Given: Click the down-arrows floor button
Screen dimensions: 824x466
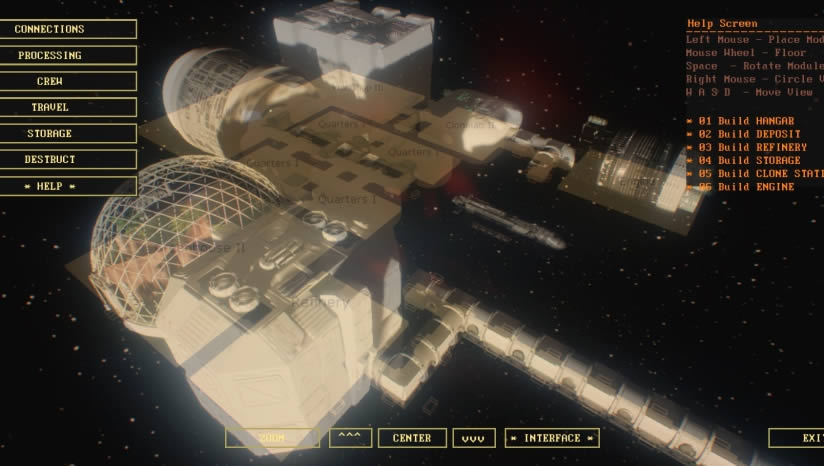Looking at the screenshot, I should (x=474, y=438).
